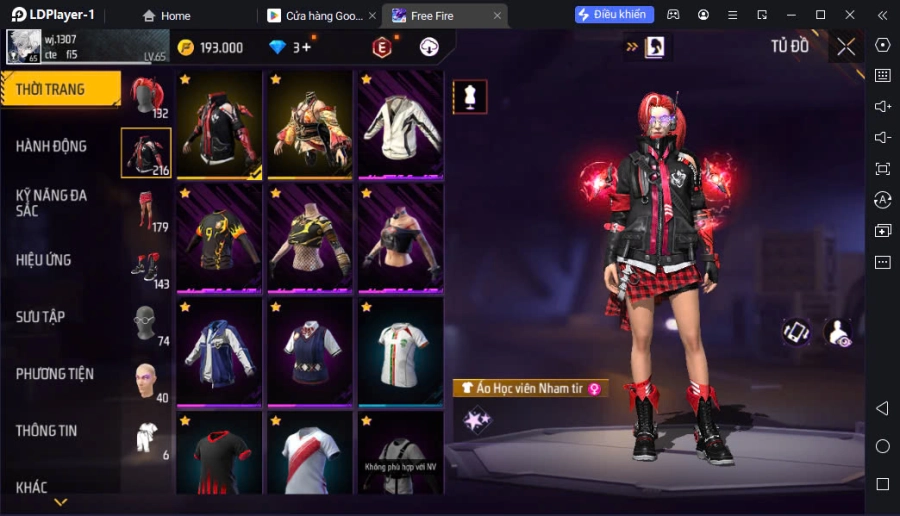The height and width of the screenshot is (516, 900).
Task: Toggle the mannequin preview icon
Action: click(x=470, y=96)
